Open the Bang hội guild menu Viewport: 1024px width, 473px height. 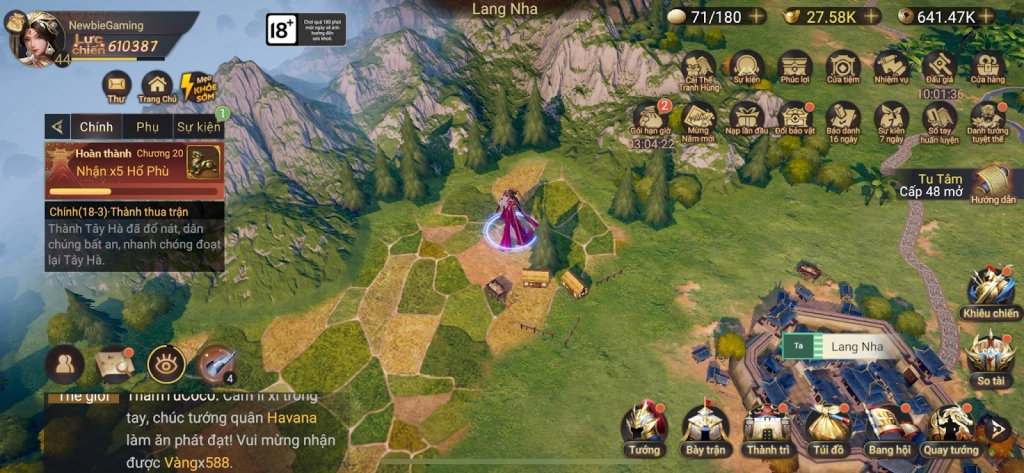(887, 426)
